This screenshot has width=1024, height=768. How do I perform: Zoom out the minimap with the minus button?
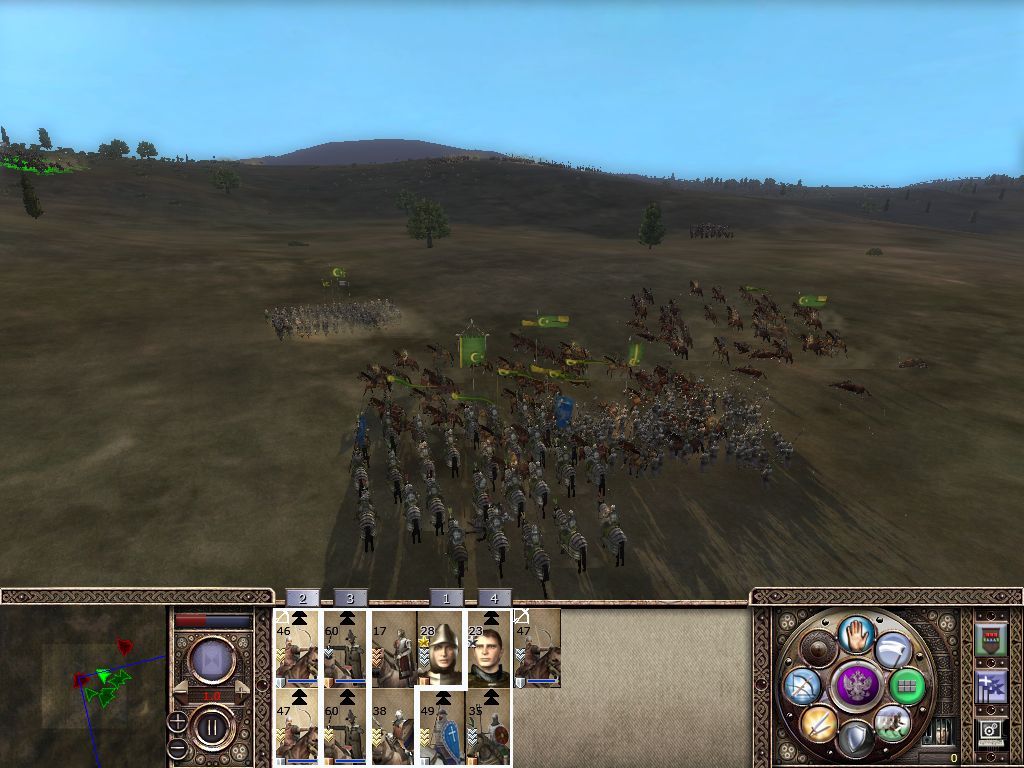[177, 747]
